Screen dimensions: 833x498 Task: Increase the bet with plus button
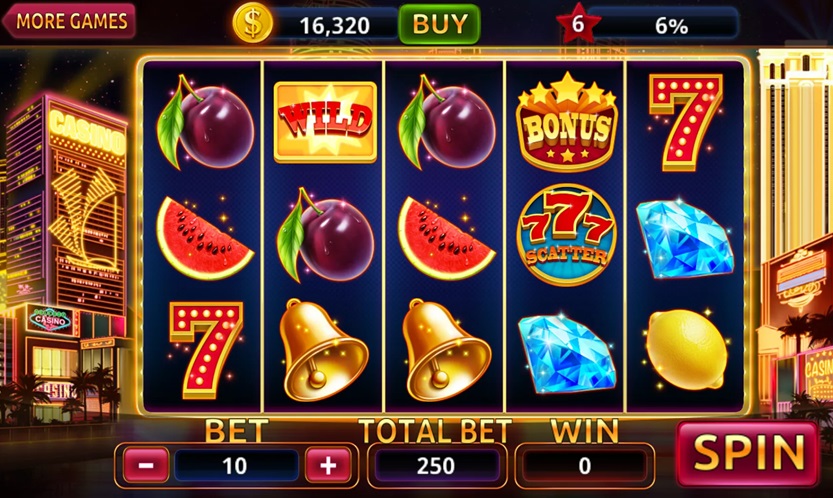pos(327,465)
